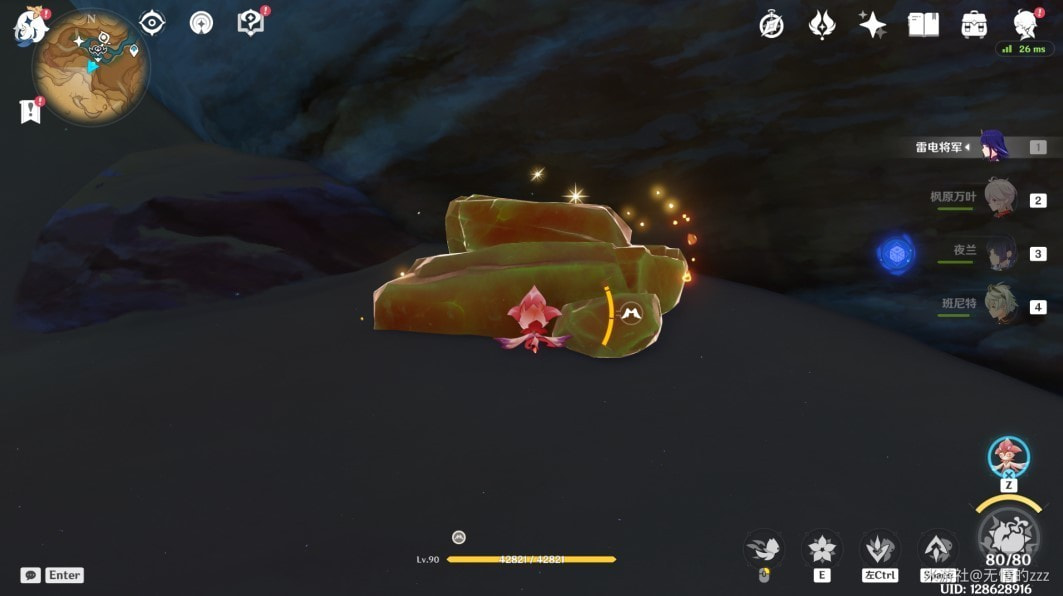
Task: Open the backpack inventory
Action: [974, 25]
